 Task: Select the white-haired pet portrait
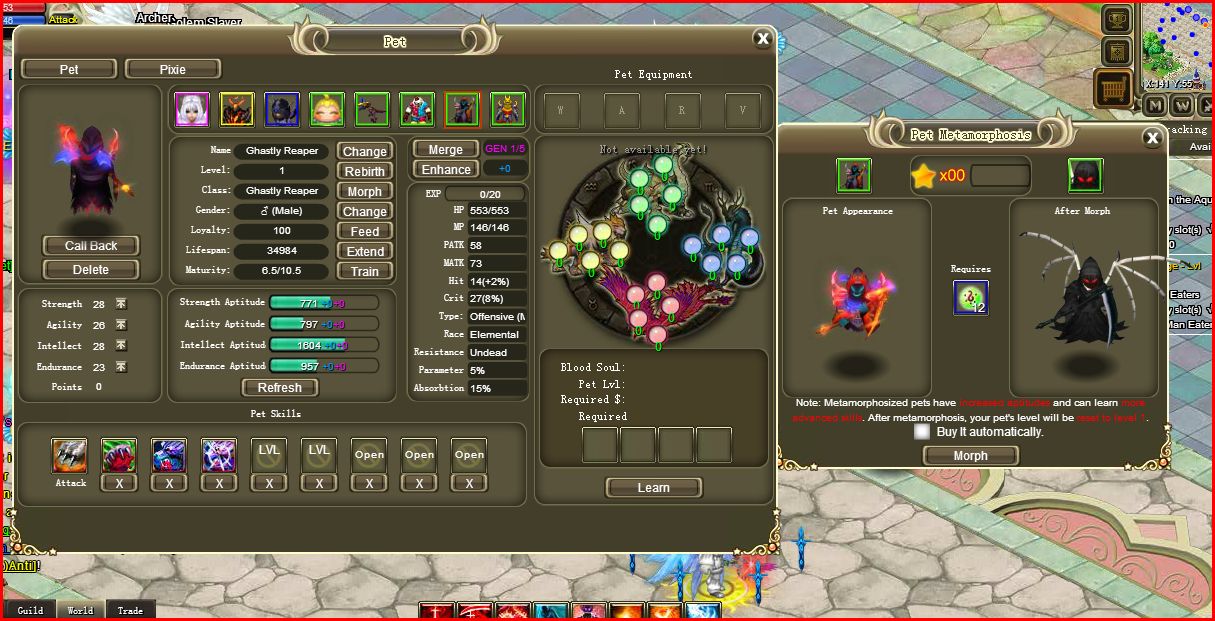[192, 109]
